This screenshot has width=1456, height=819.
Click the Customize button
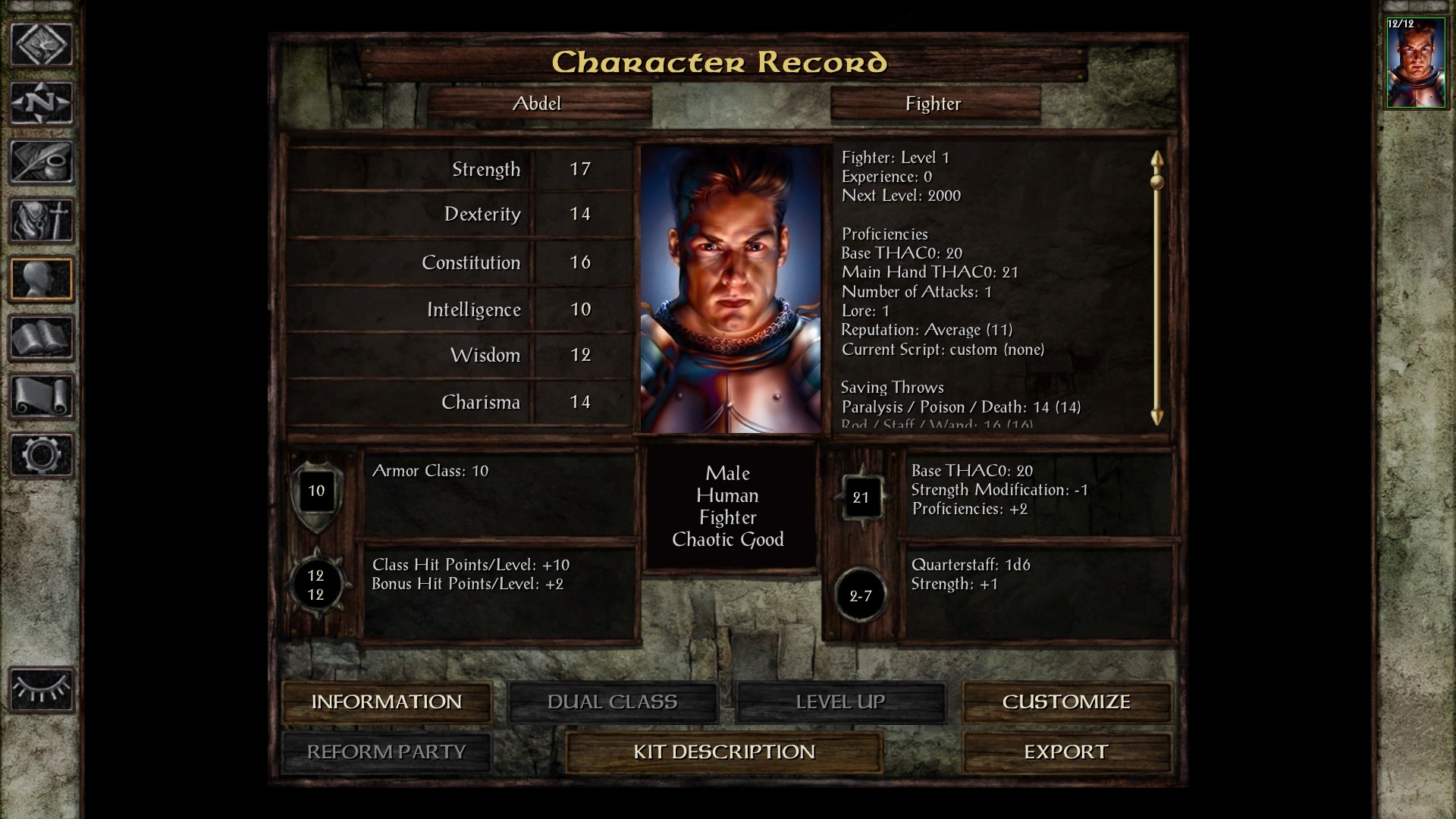pos(1066,701)
